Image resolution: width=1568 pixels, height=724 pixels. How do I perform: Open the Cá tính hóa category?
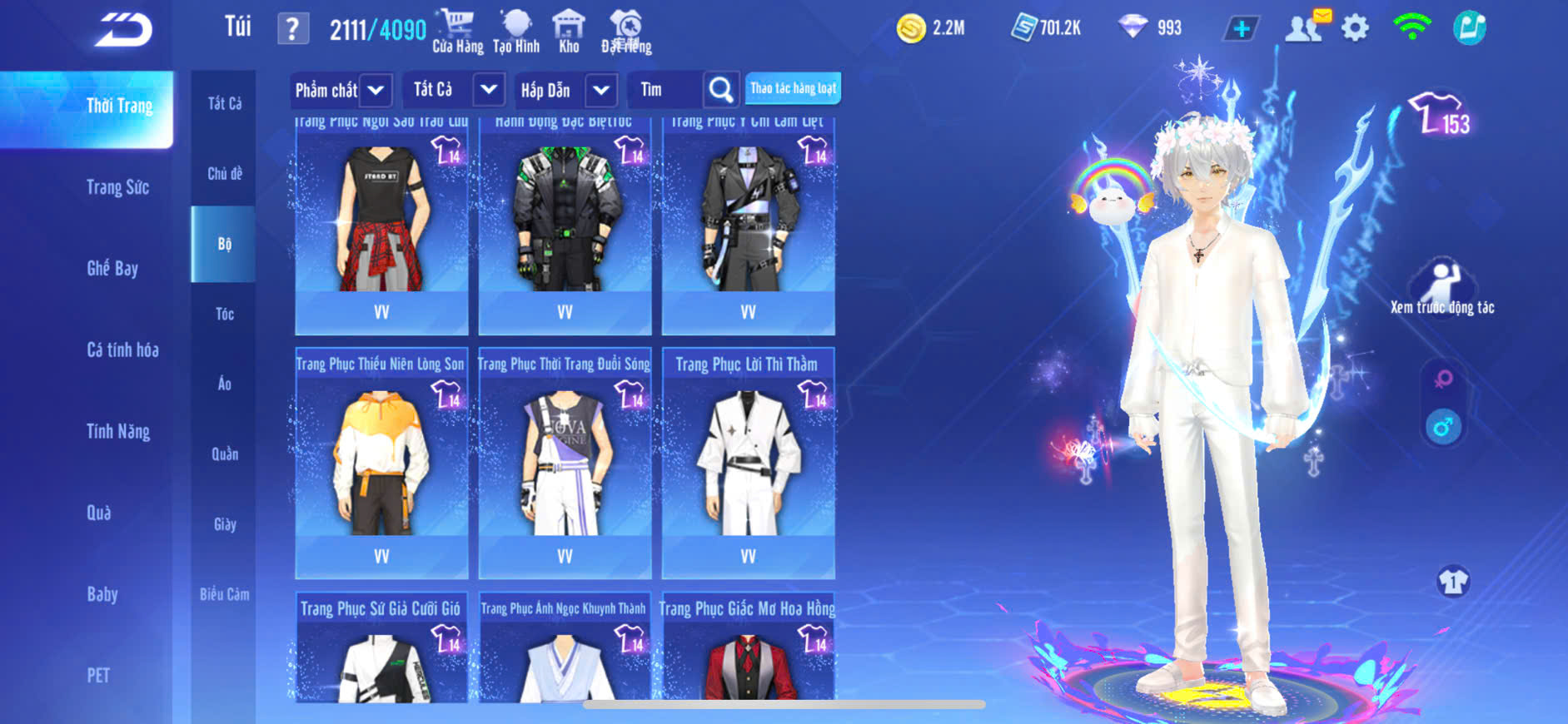(122, 350)
